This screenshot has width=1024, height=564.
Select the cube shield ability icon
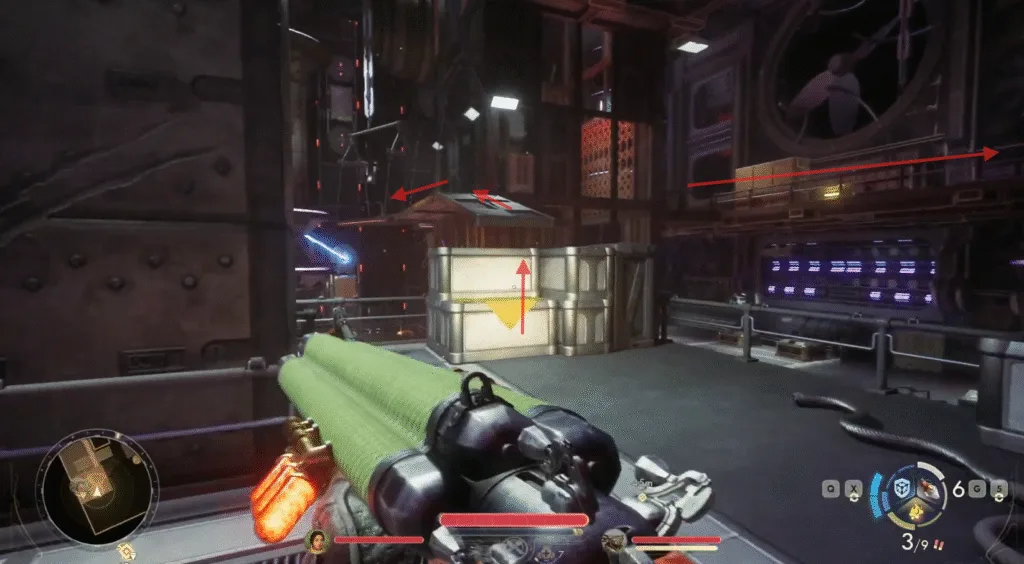click(x=900, y=489)
